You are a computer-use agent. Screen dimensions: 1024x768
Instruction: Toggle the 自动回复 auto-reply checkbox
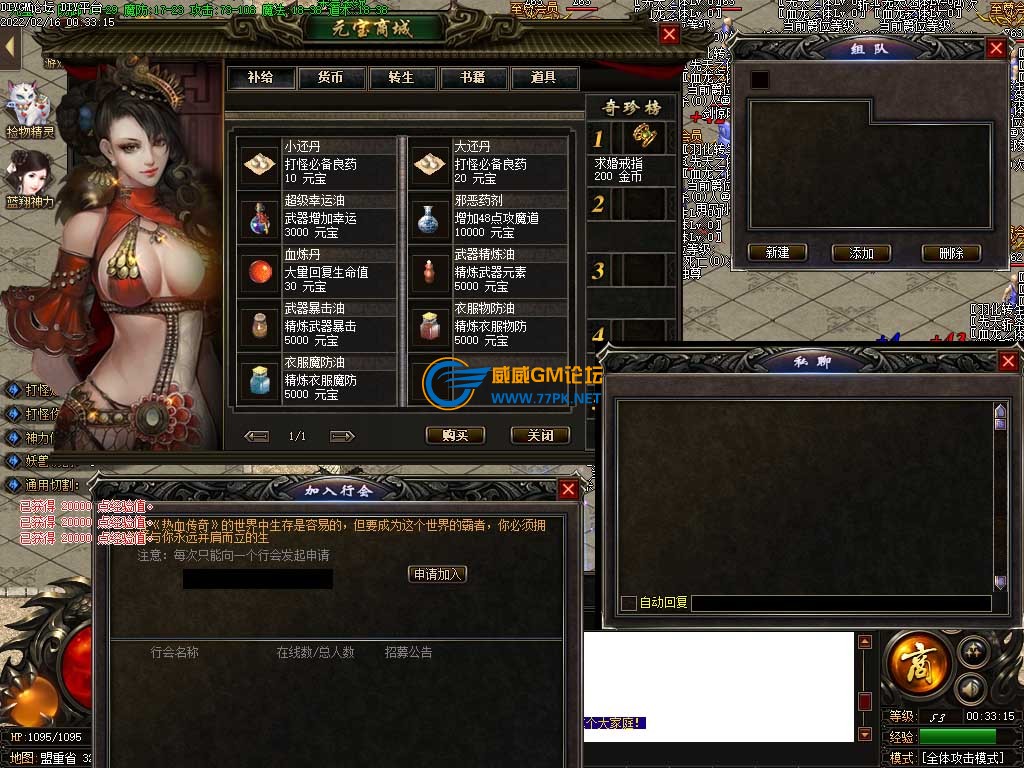click(x=629, y=603)
